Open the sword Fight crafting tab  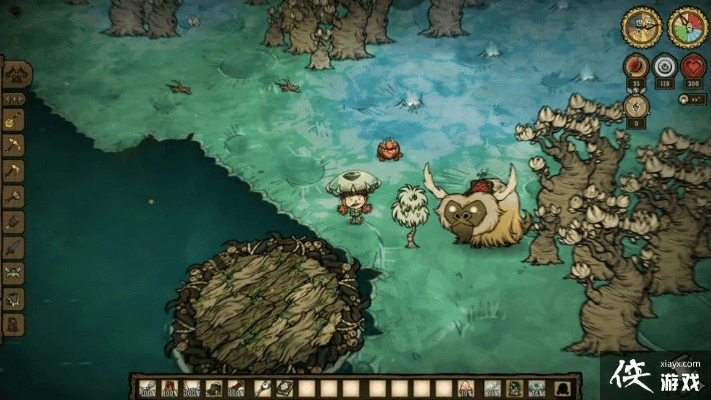coord(14,246)
